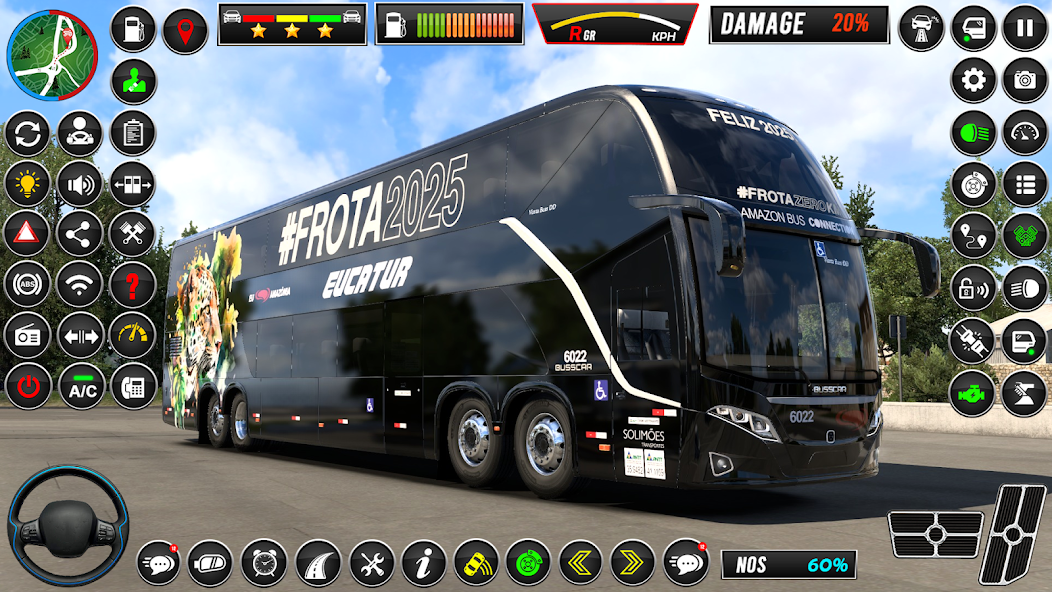The height and width of the screenshot is (592, 1052).
Task: Open the circular minimap
Action: (52, 56)
